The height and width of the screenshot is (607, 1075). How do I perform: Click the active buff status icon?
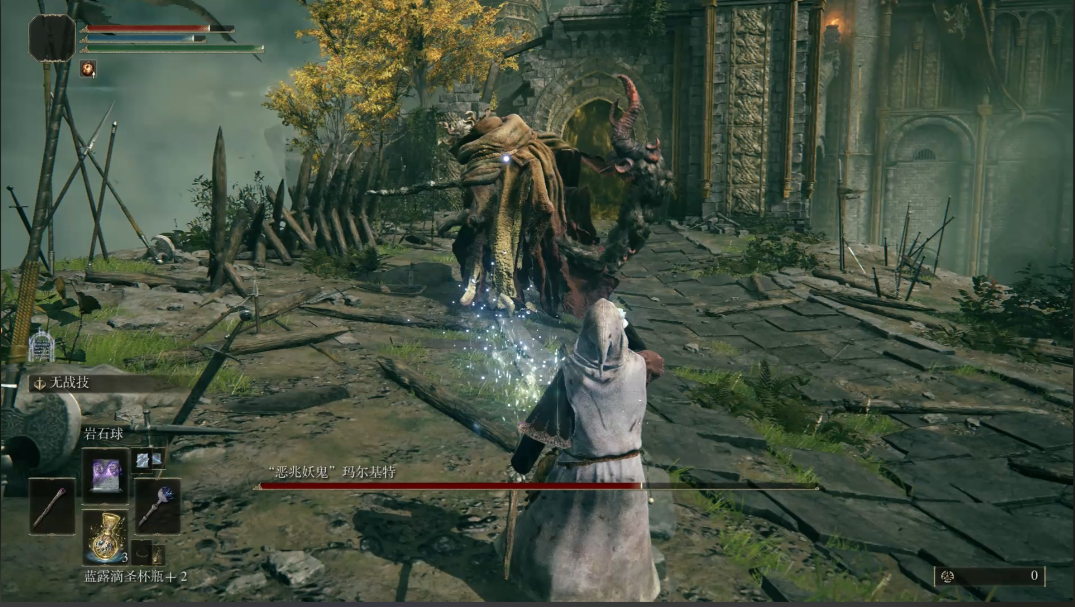pos(88,68)
